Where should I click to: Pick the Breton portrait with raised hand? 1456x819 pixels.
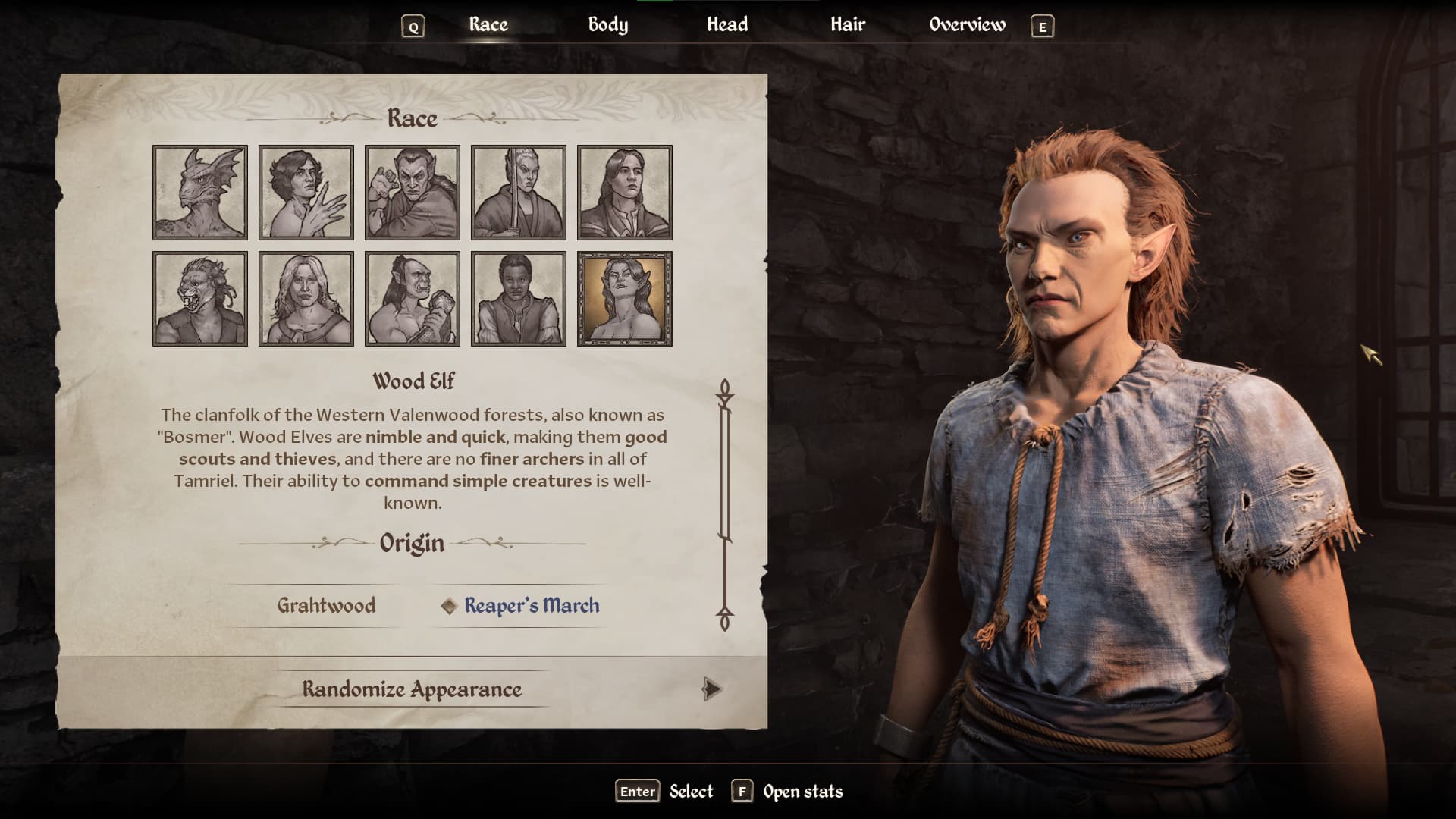pyautogui.click(x=306, y=193)
